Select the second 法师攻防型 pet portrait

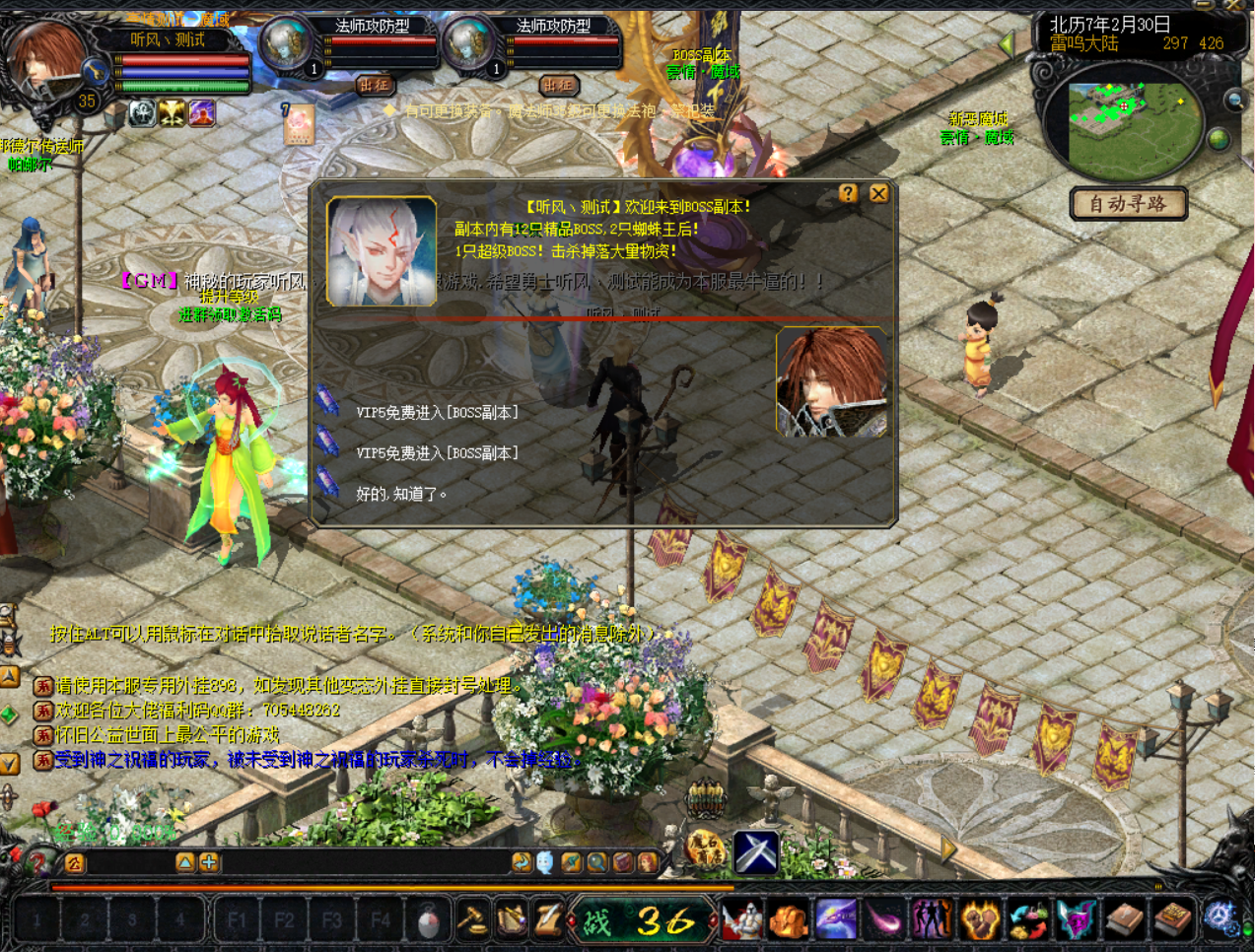point(468,44)
